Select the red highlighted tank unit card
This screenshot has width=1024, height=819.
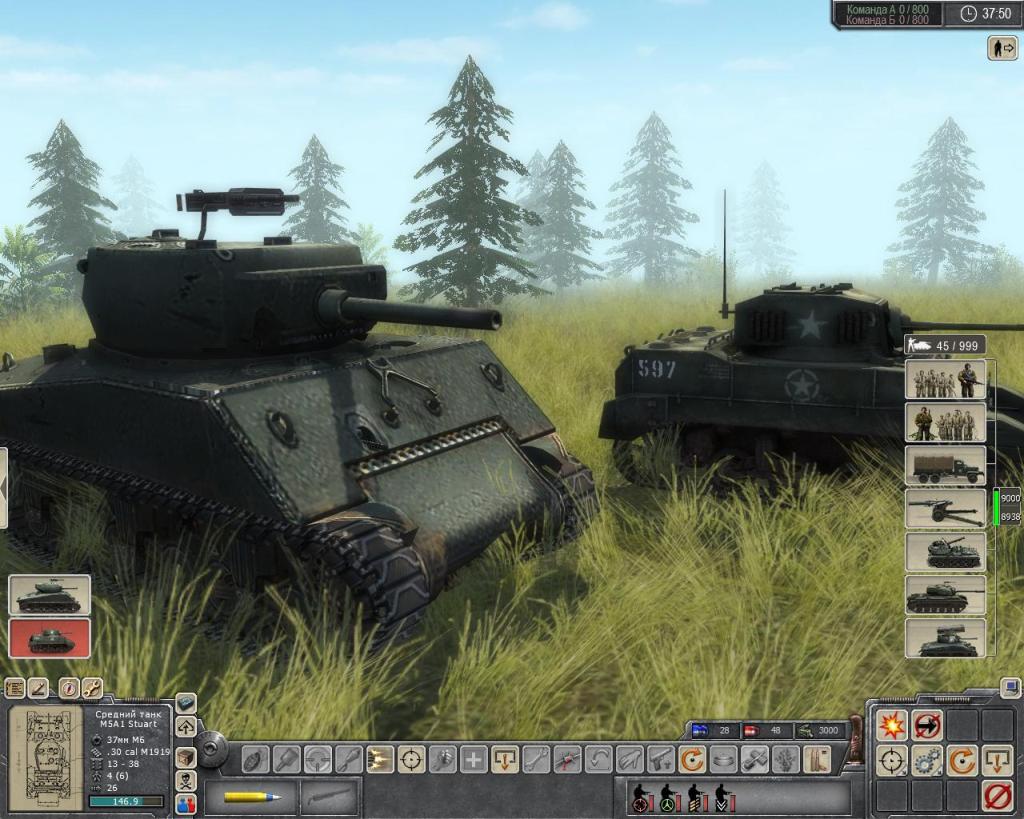tap(49, 638)
